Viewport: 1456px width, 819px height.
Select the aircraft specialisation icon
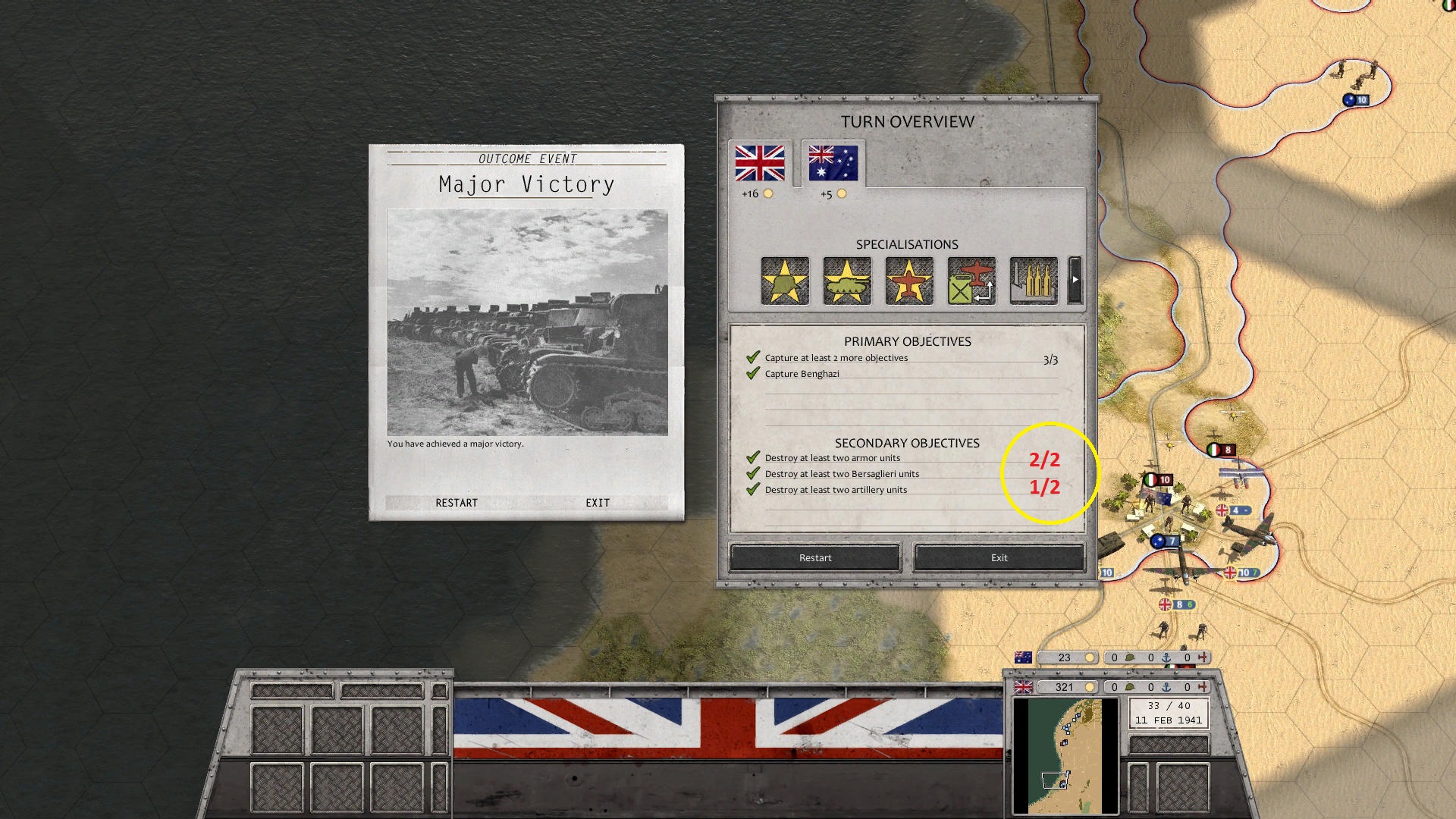click(908, 281)
